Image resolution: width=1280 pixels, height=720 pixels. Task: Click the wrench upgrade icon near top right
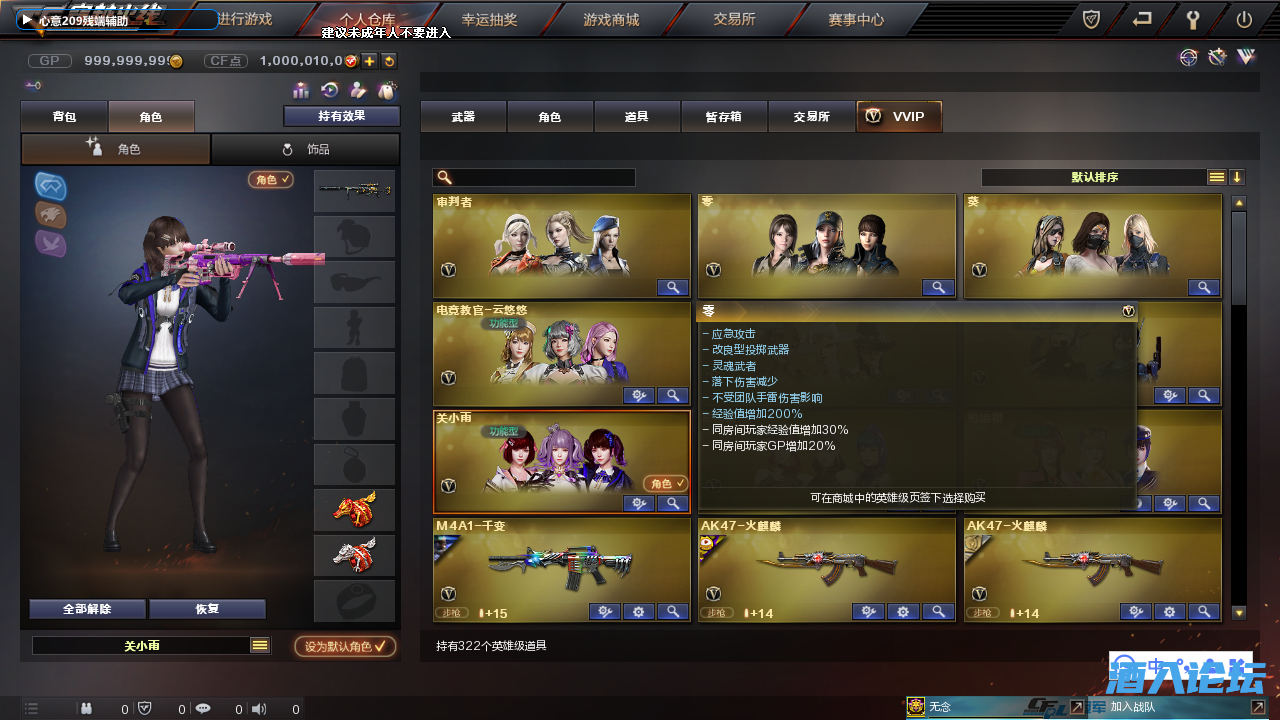tap(1217, 57)
